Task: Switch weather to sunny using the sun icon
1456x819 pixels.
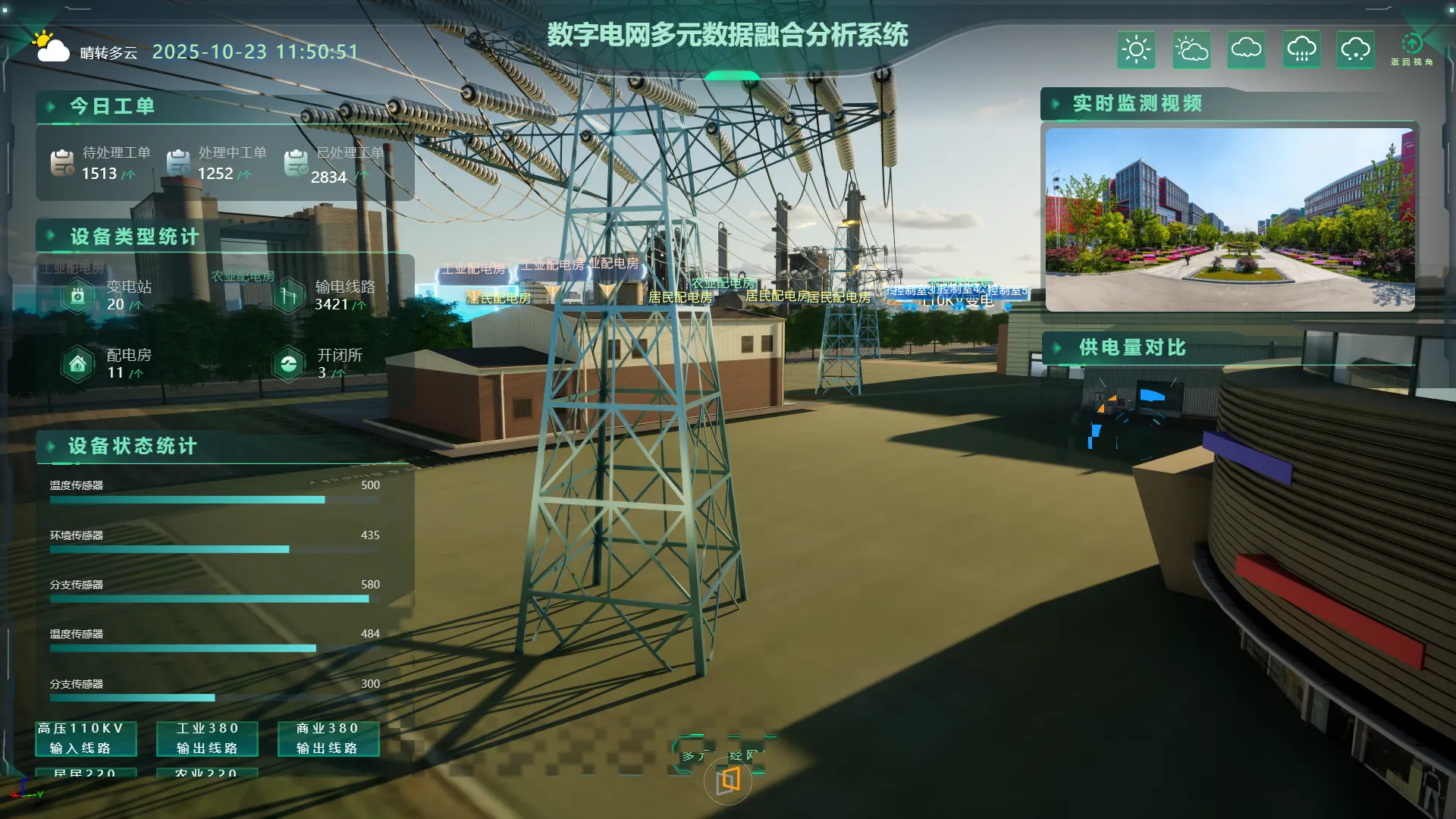Action: [1136, 50]
